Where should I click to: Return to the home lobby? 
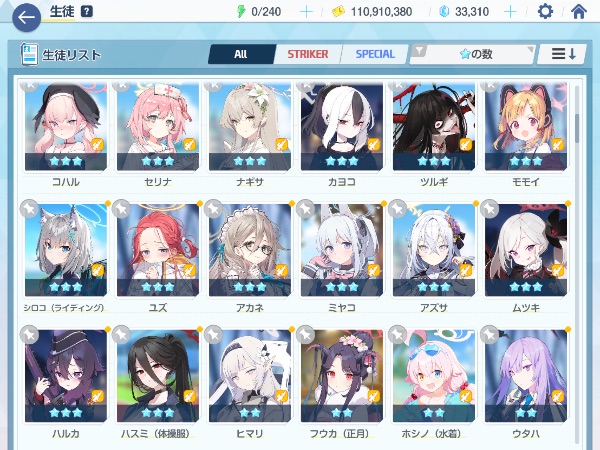click(x=578, y=12)
